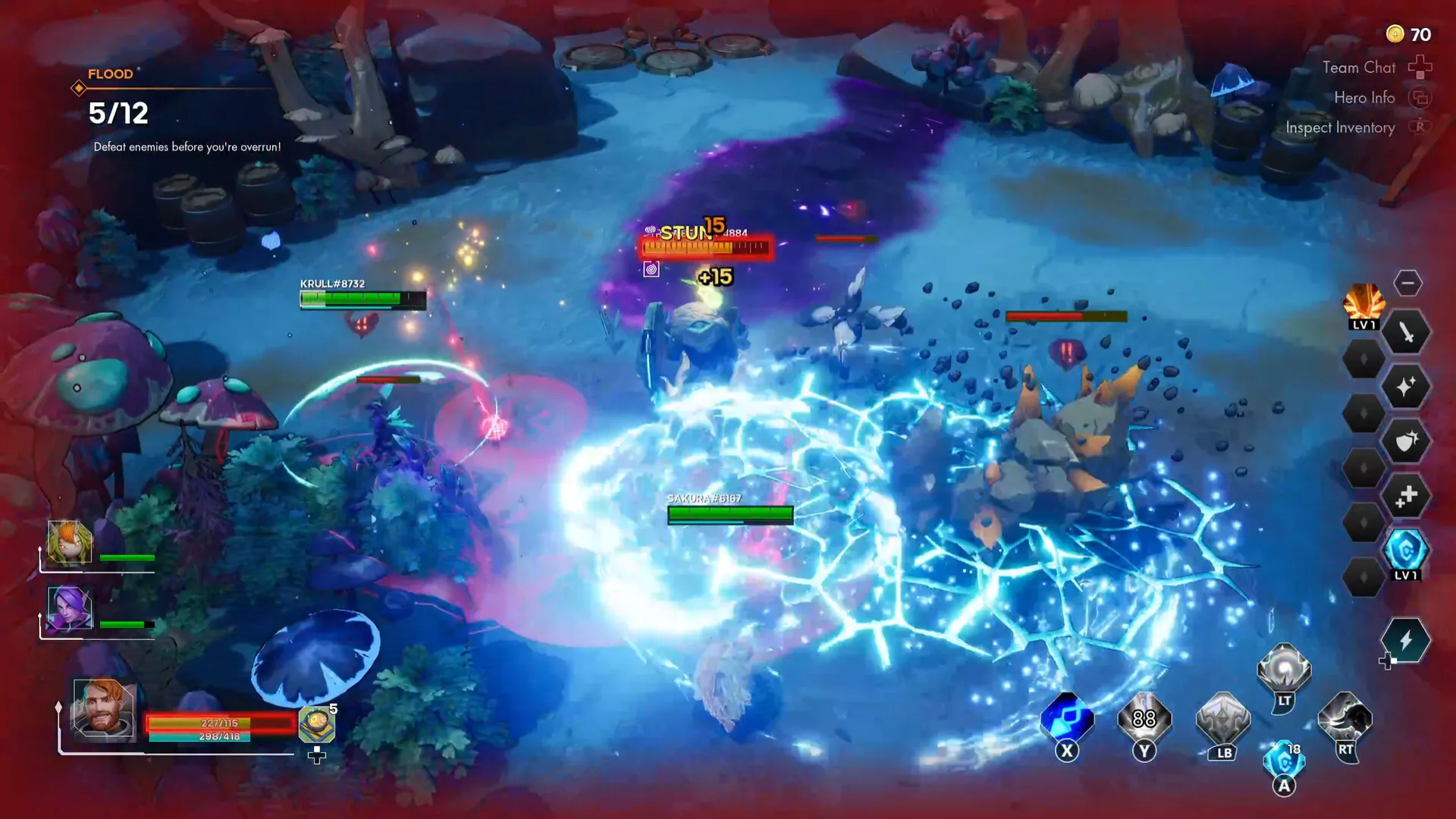
Task: Select the sparkle stars upgrade category
Action: coord(1406,387)
